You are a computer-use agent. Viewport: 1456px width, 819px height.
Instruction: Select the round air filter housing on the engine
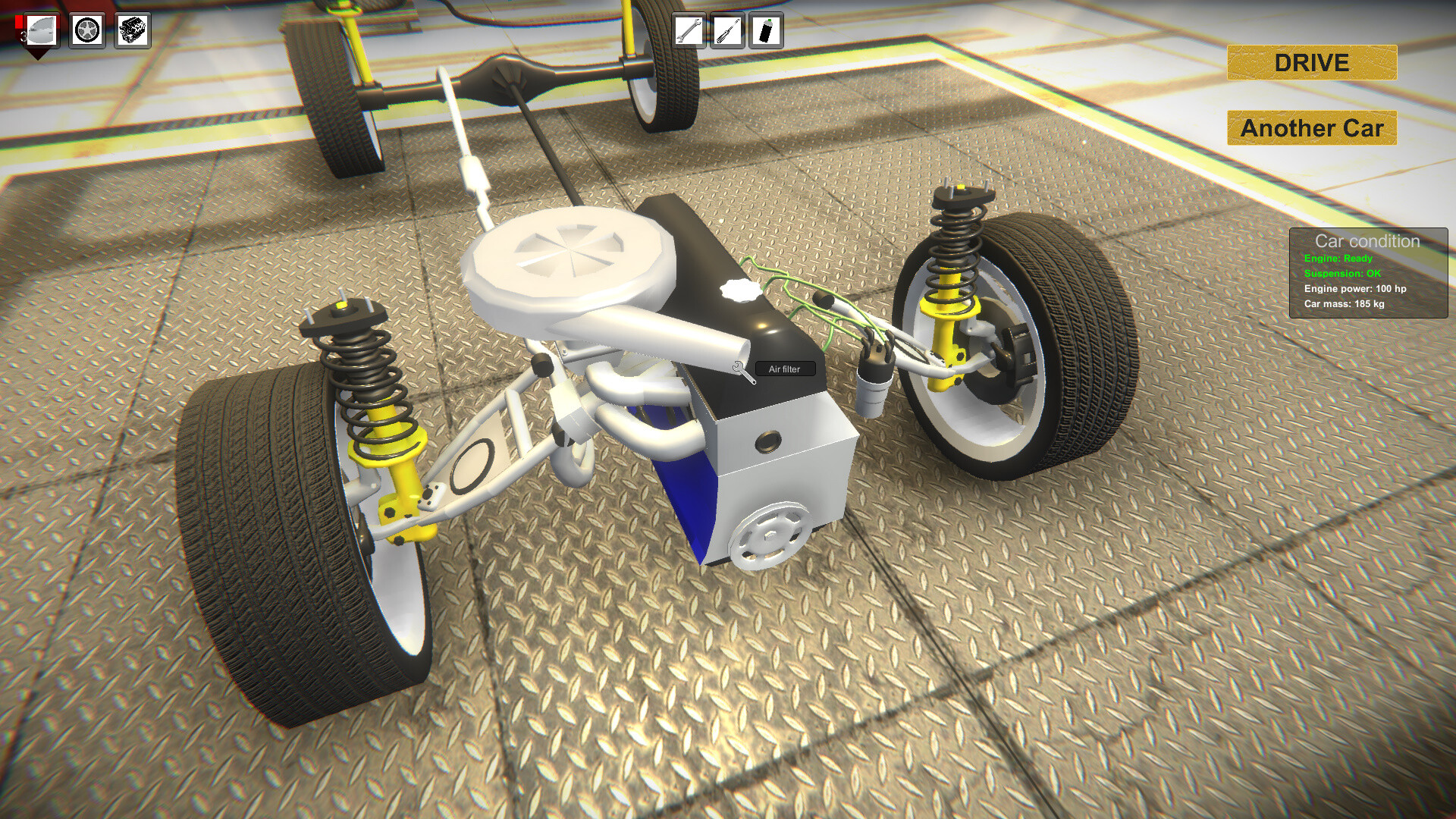[565, 250]
